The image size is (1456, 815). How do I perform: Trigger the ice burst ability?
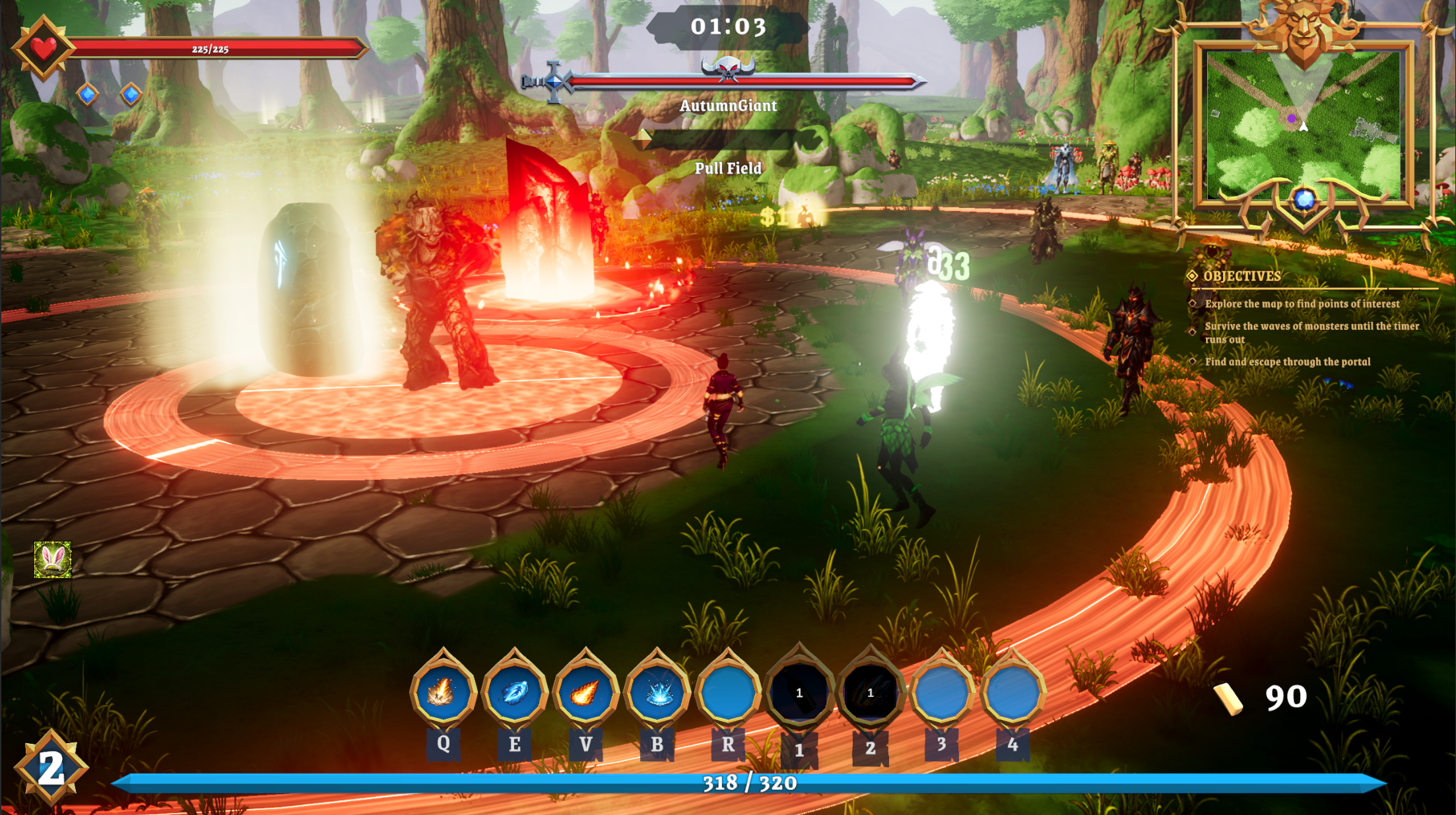657,692
